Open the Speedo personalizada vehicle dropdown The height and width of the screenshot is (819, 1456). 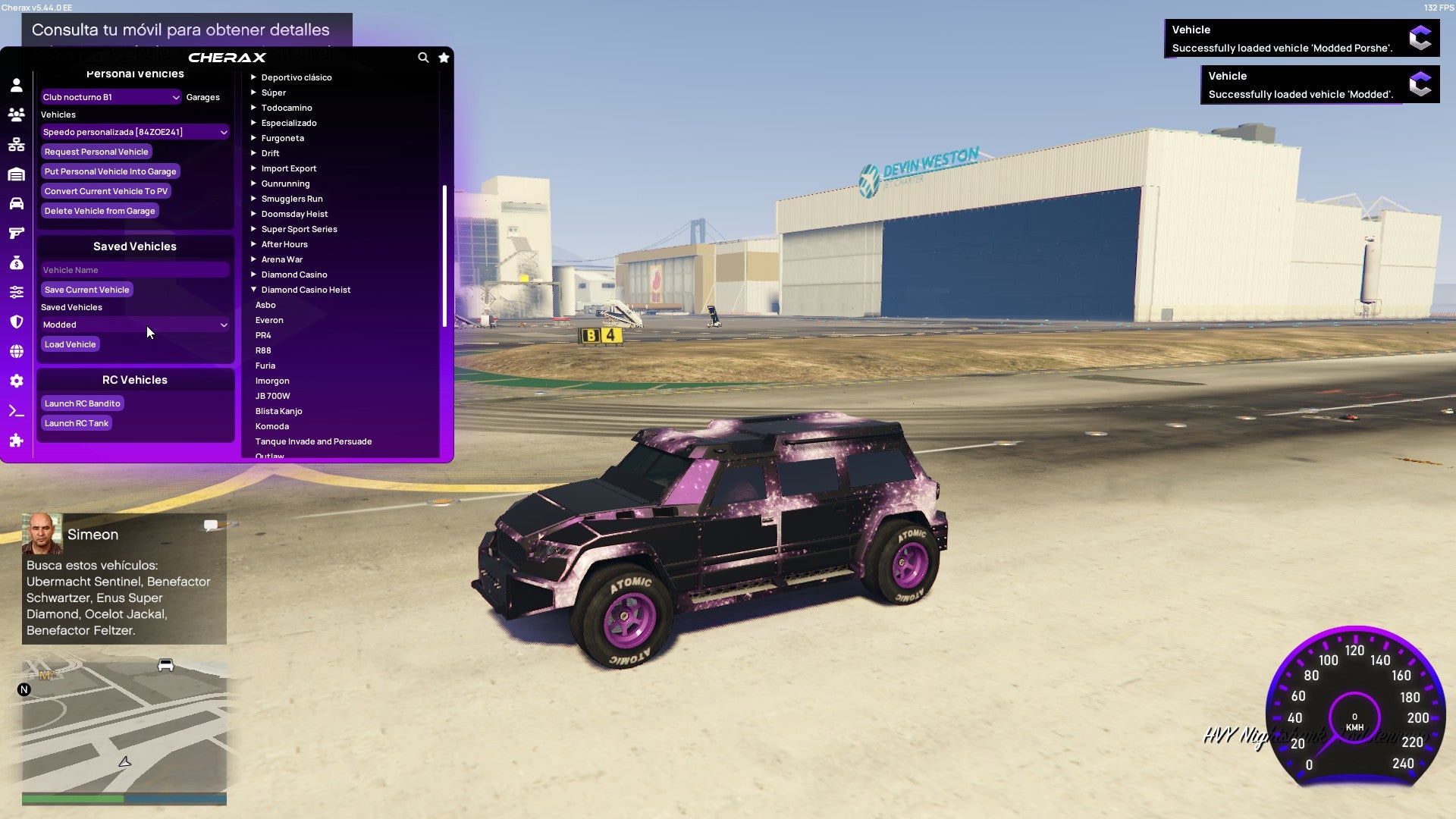(x=135, y=132)
